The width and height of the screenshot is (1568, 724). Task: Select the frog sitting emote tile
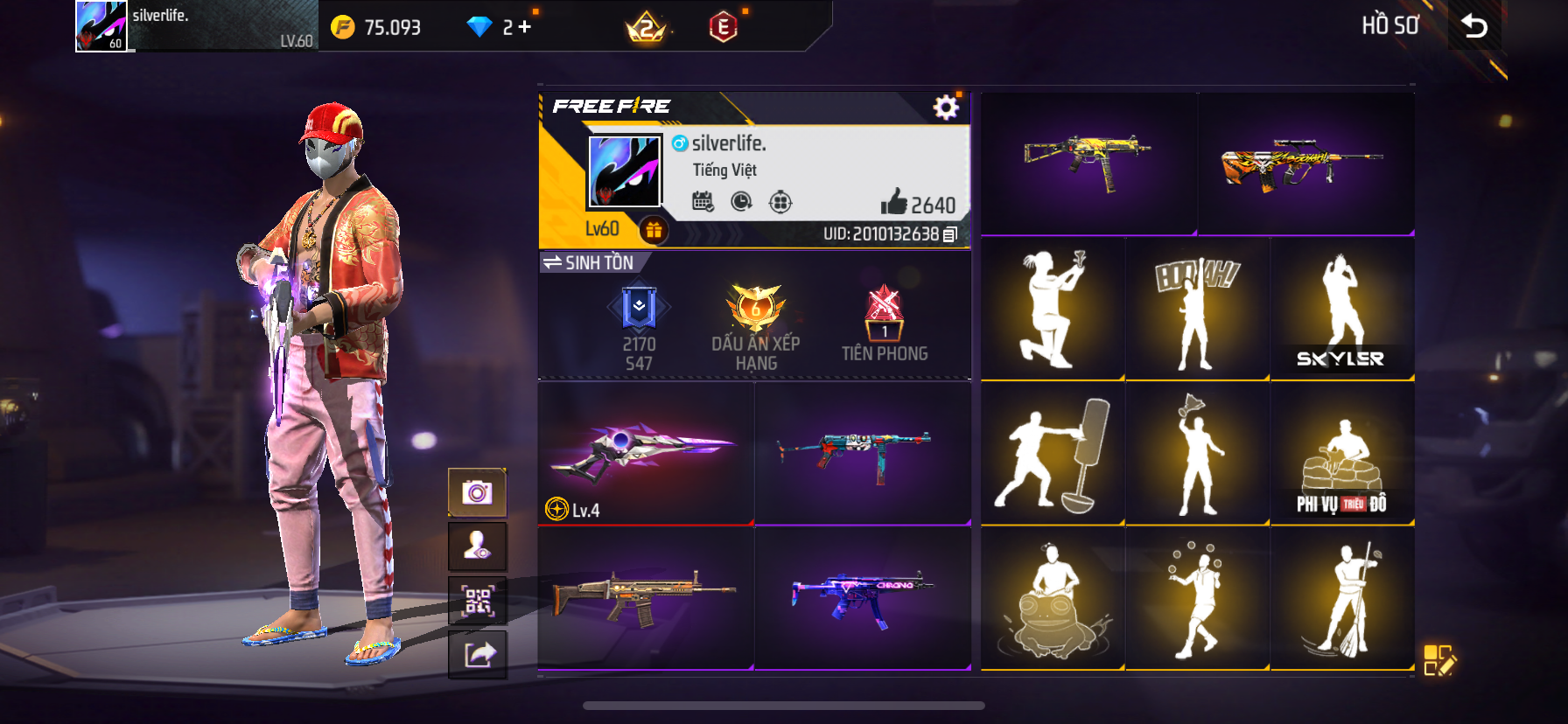[x=1053, y=598]
